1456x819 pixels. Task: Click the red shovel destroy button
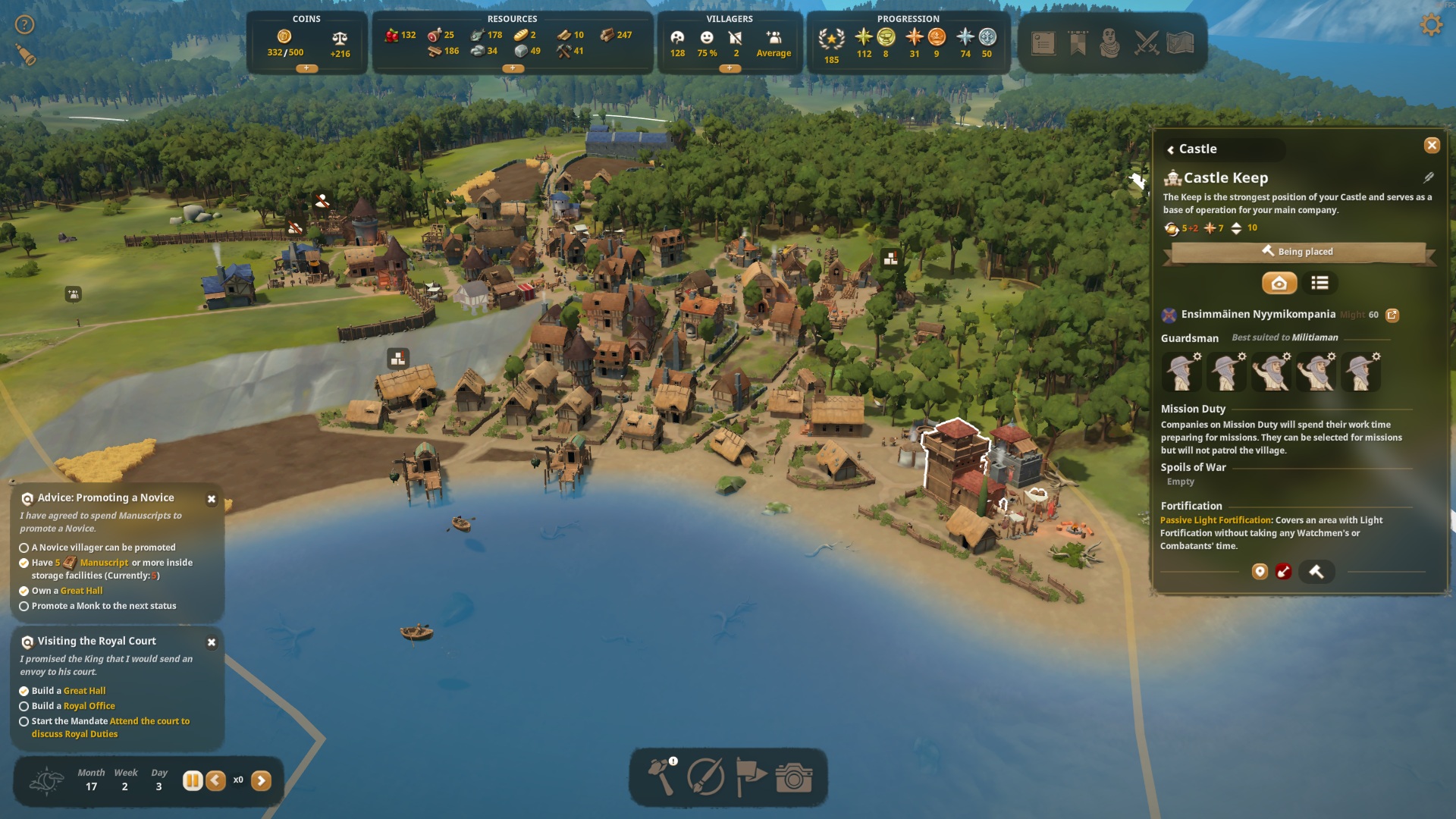coord(1283,572)
